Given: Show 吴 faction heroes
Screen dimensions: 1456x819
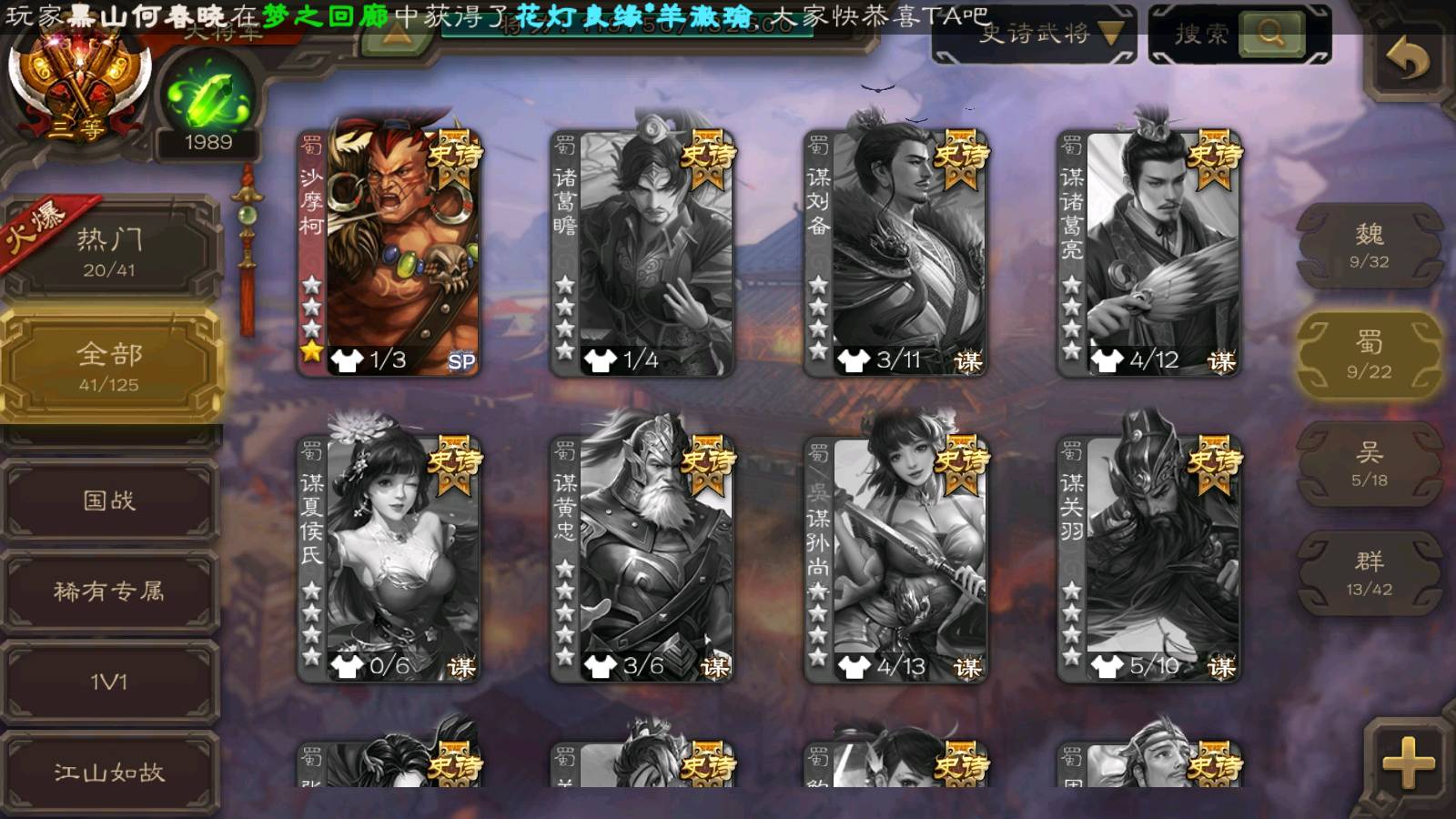Looking at the screenshot, I should click(x=1369, y=464).
